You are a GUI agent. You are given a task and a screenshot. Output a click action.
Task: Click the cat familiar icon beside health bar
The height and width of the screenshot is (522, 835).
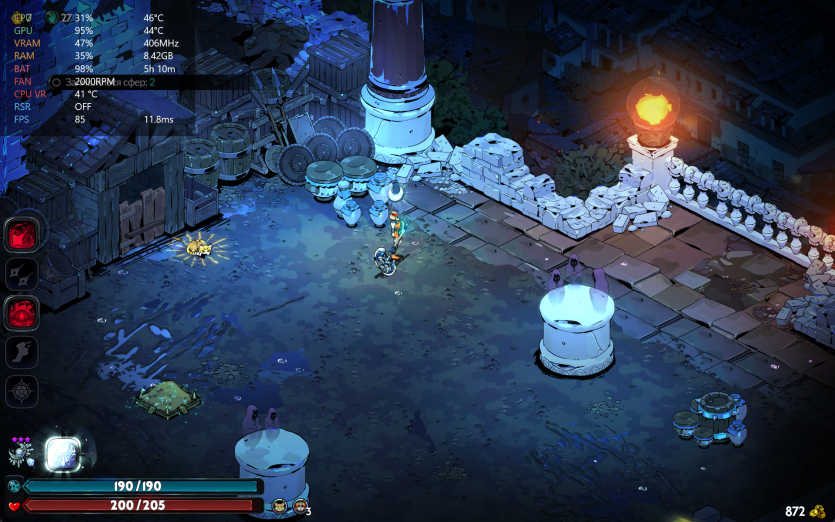pyautogui.click(x=279, y=506)
